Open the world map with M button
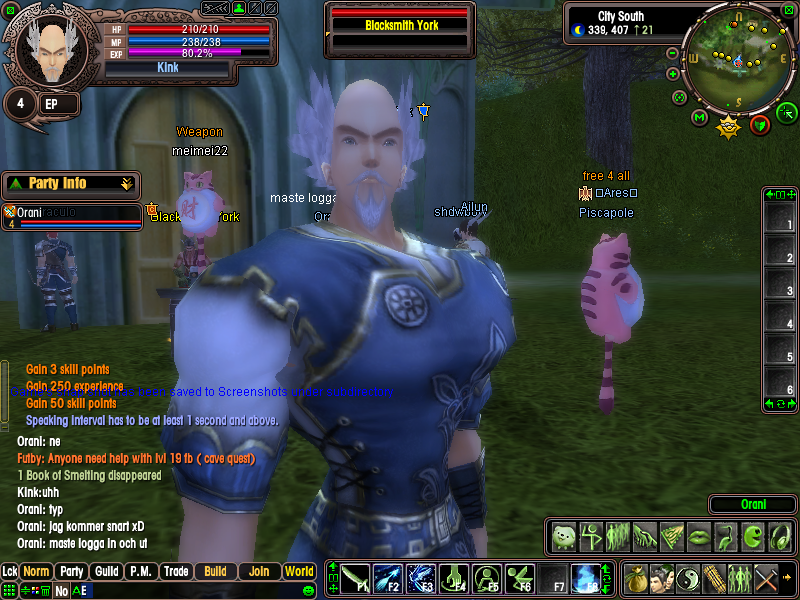This screenshot has width=800, height=600. [x=699, y=118]
